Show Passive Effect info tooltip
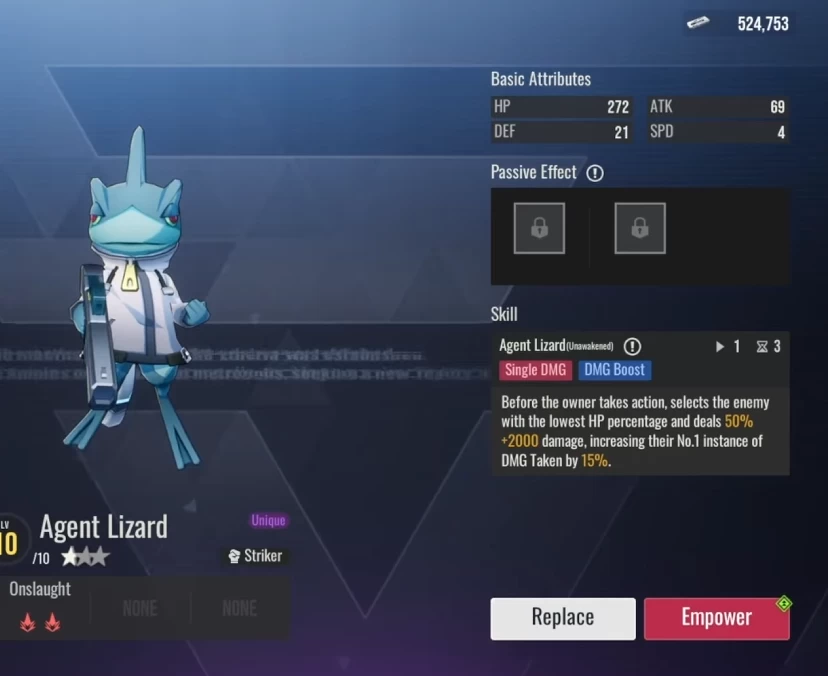 (595, 173)
